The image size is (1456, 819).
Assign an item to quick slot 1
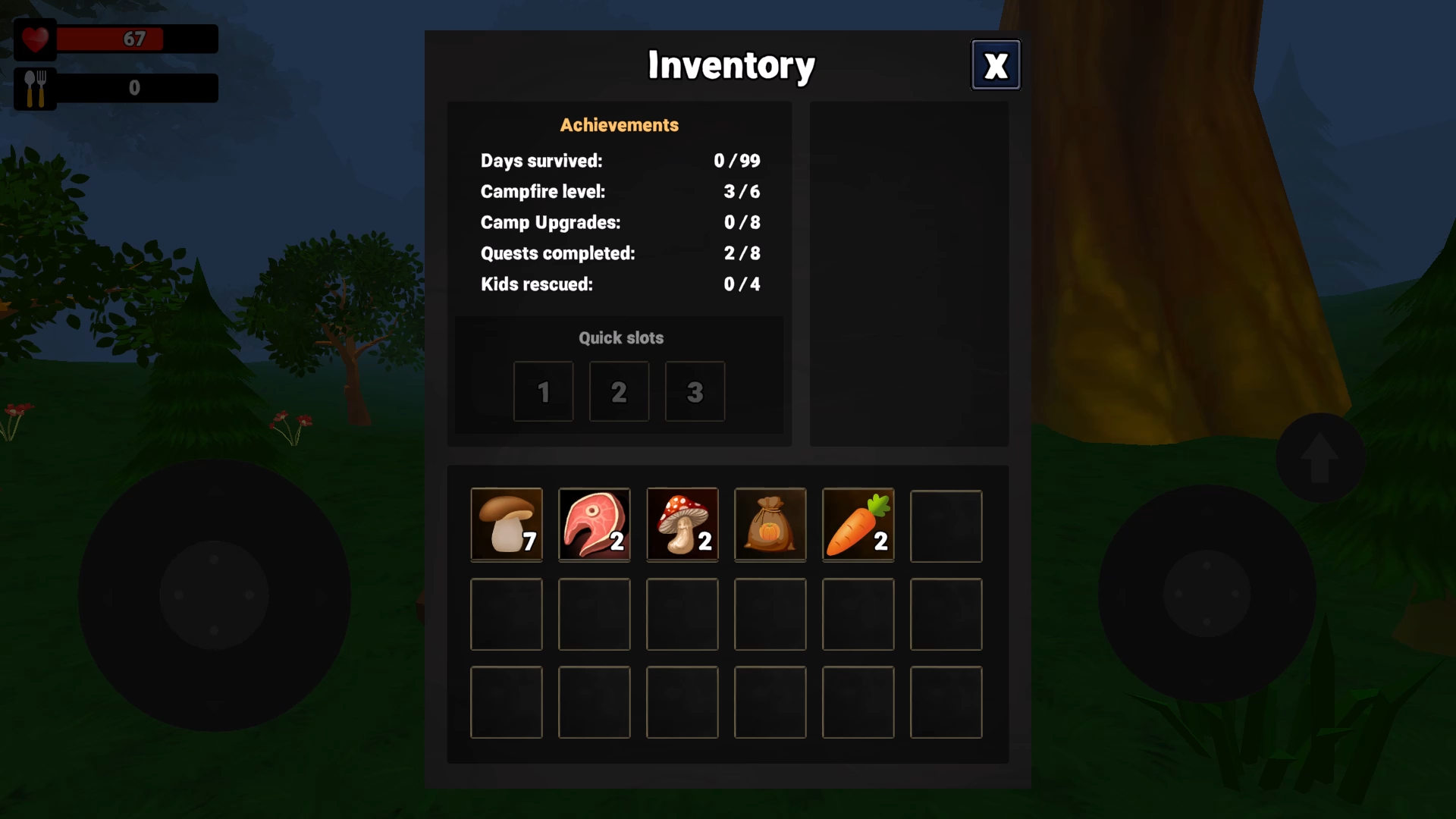tap(543, 391)
